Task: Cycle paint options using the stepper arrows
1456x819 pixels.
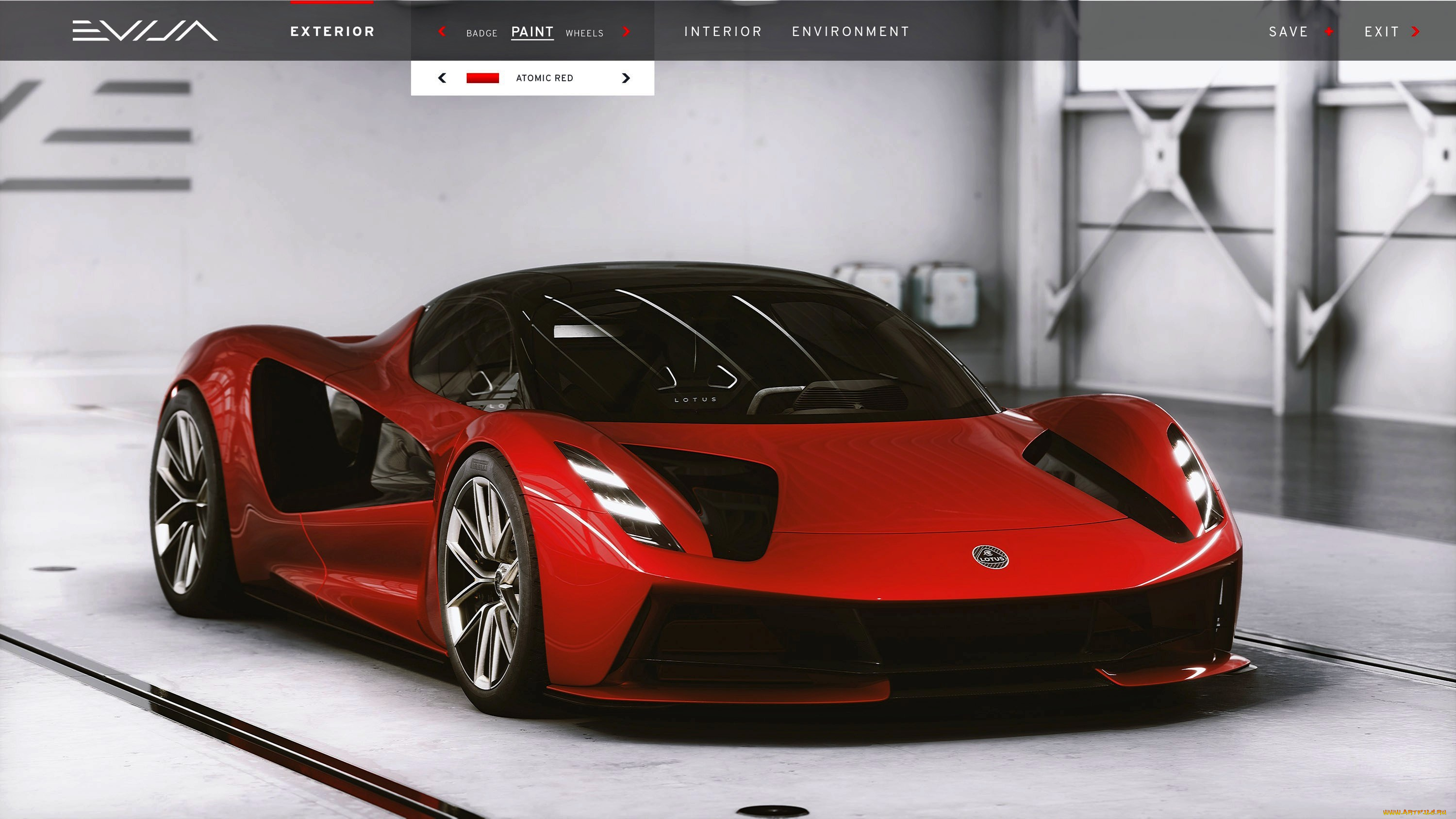Action: (x=626, y=78)
